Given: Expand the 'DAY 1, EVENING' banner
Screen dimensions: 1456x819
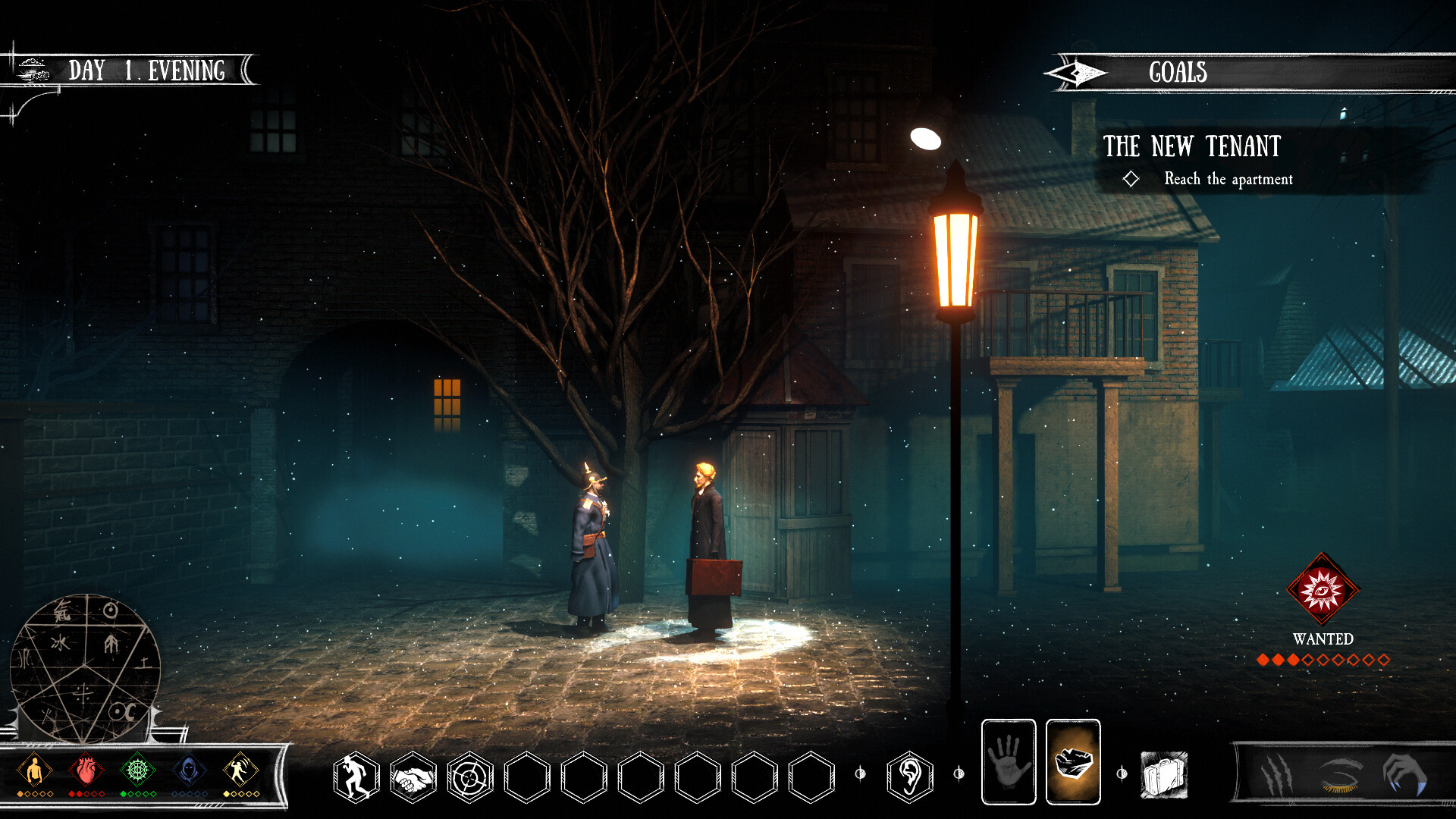Looking at the screenshot, I should pos(146,71).
